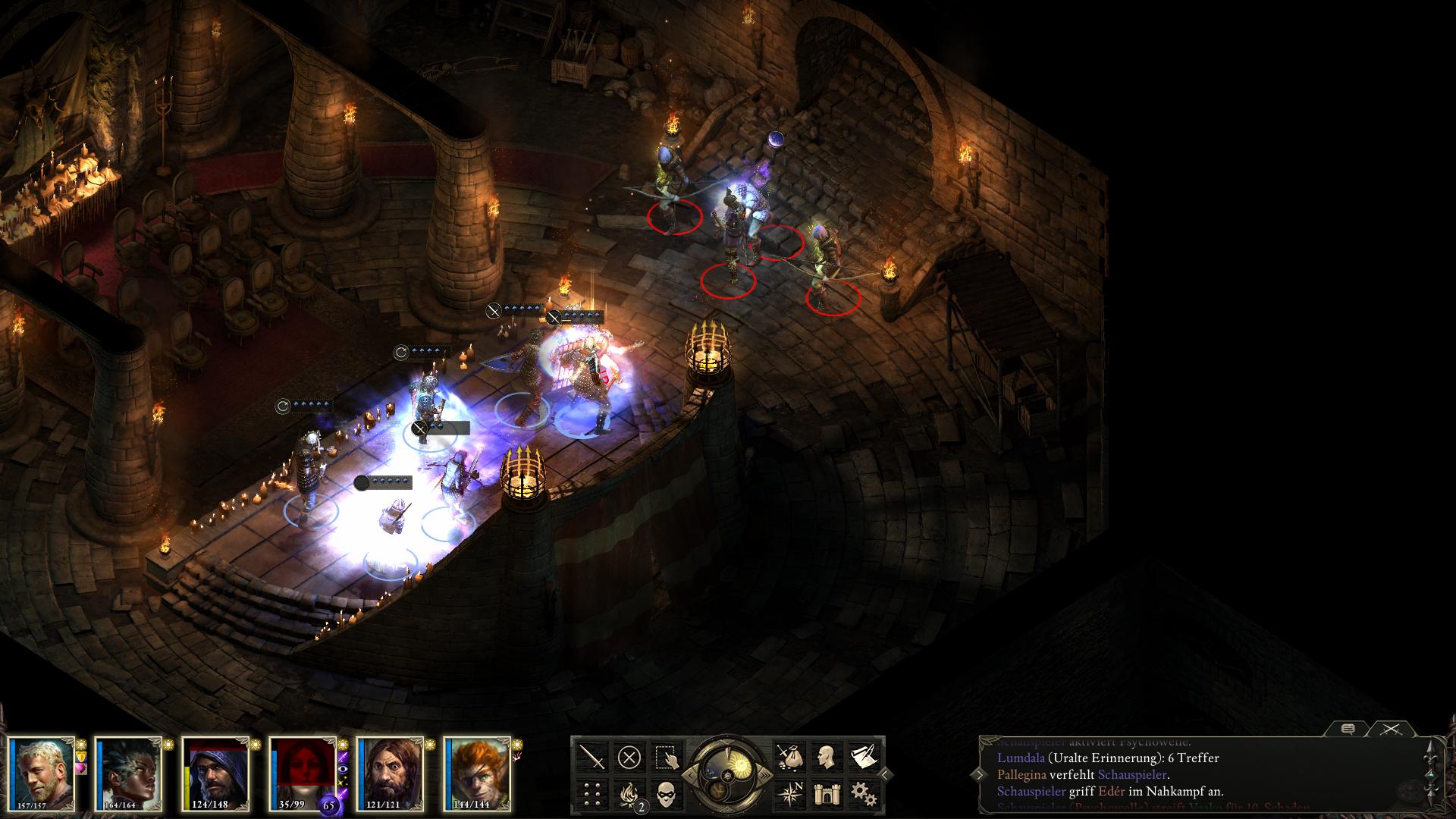This screenshot has width=1456, height=819.
Task: Toggle stealth mode with the masked face
Action: point(665,793)
